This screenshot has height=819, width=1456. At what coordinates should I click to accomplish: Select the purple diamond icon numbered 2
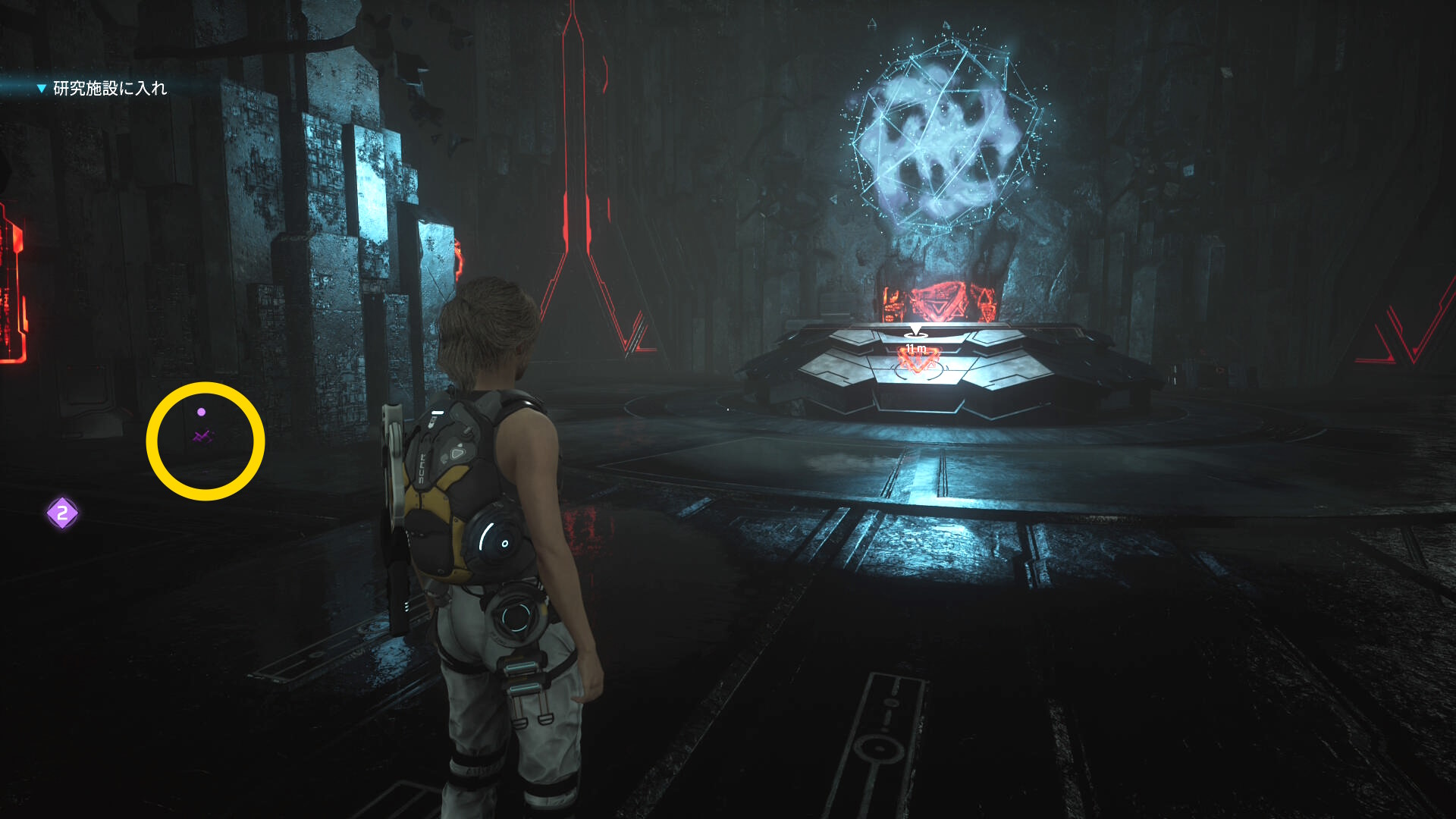(62, 513)
